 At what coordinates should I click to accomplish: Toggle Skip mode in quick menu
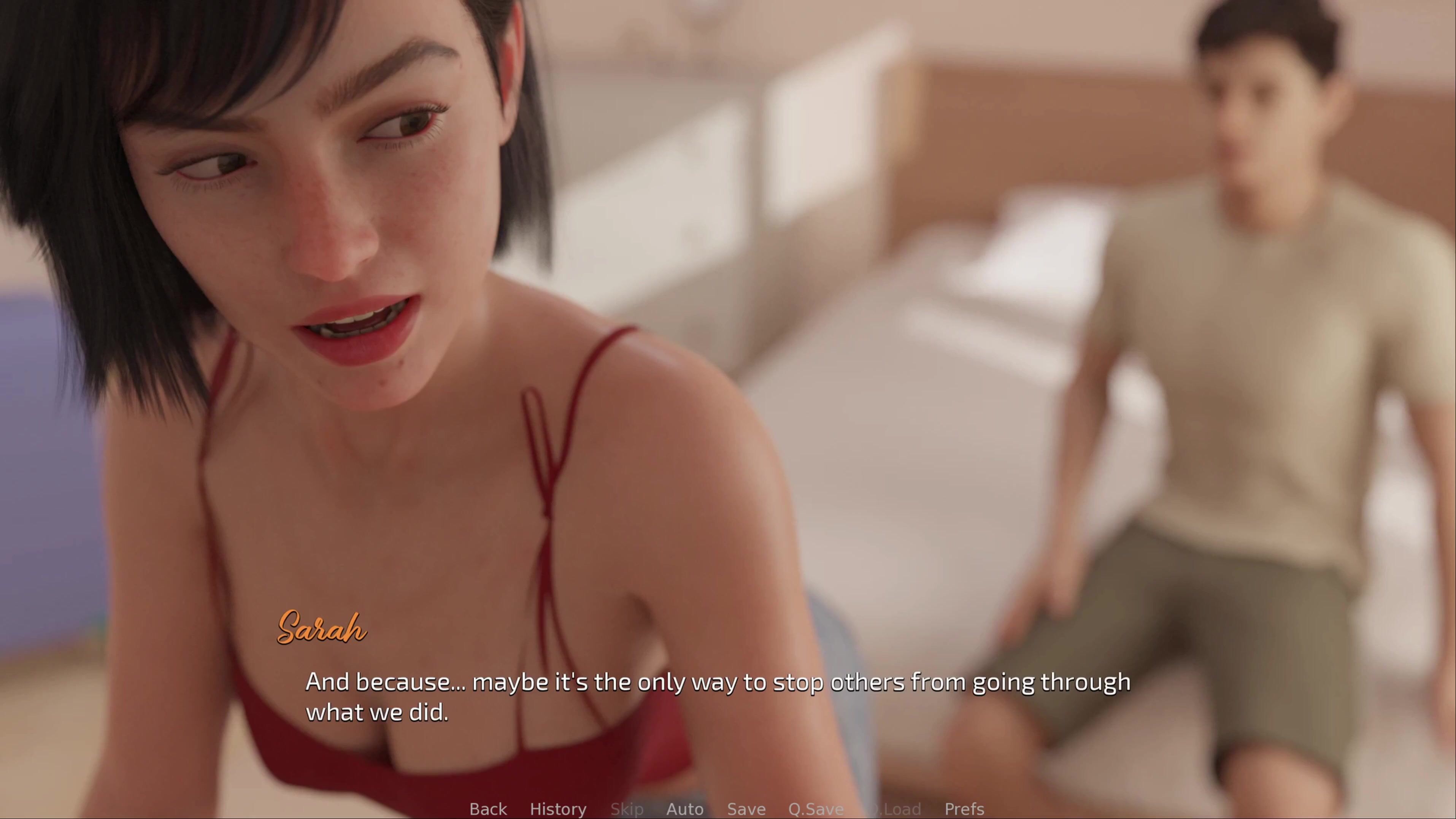[x=627, y=809]
